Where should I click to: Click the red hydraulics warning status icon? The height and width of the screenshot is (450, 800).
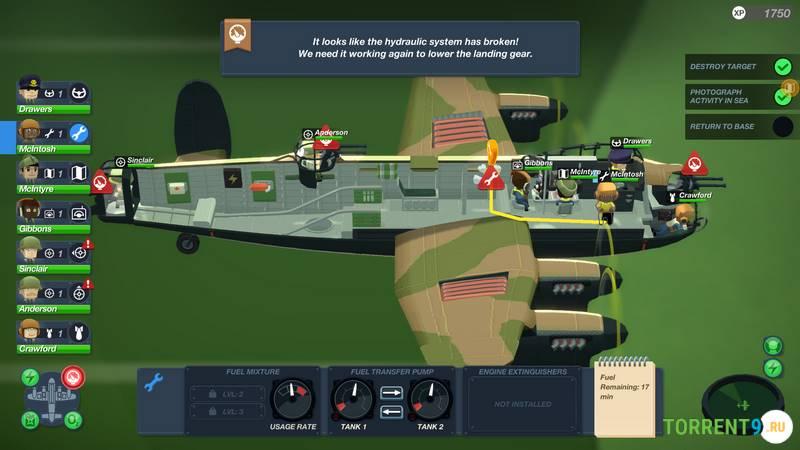tap(72, 376)
